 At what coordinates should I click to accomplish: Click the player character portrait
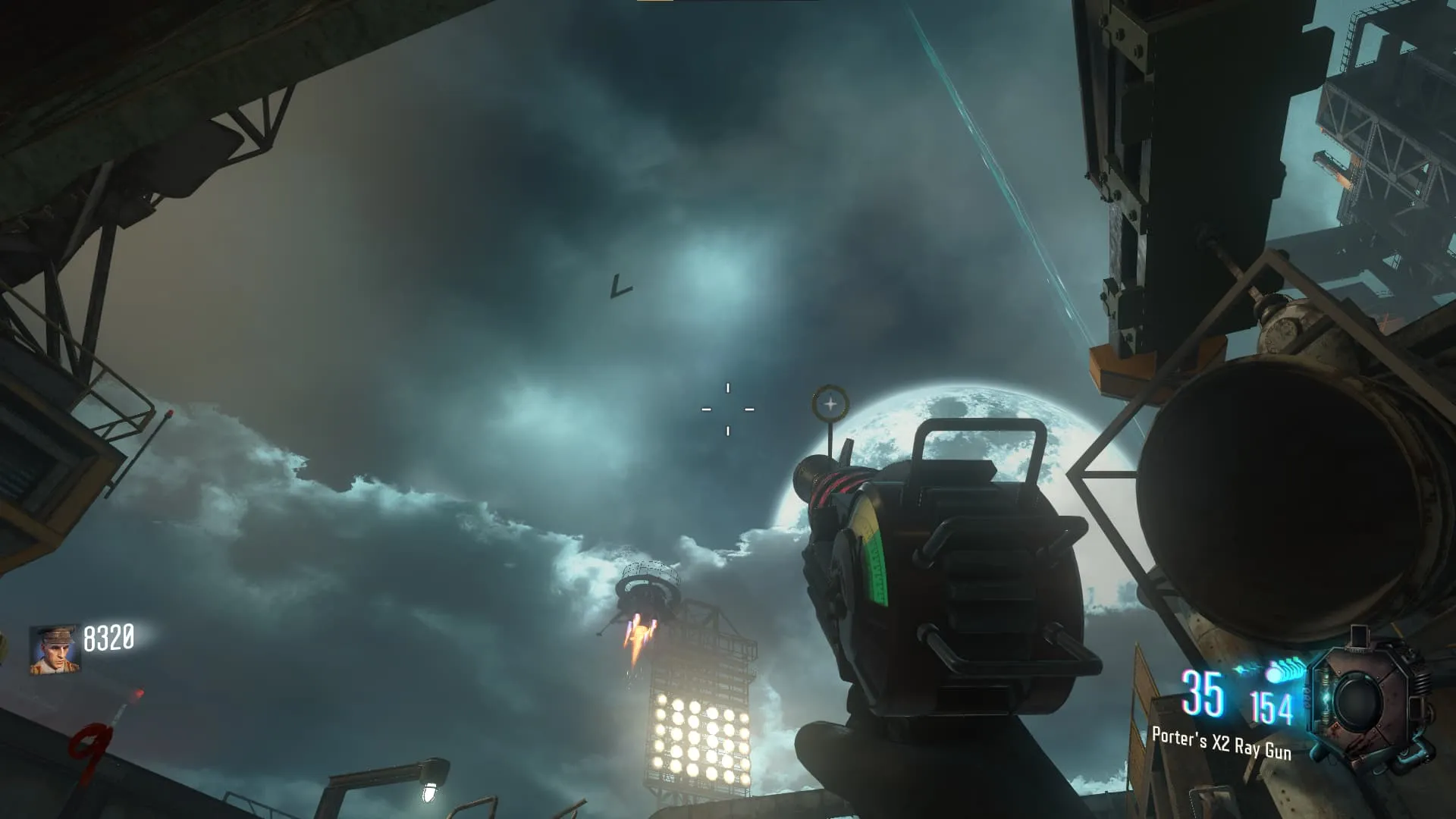pyautogui.click(x=55, y=649)
